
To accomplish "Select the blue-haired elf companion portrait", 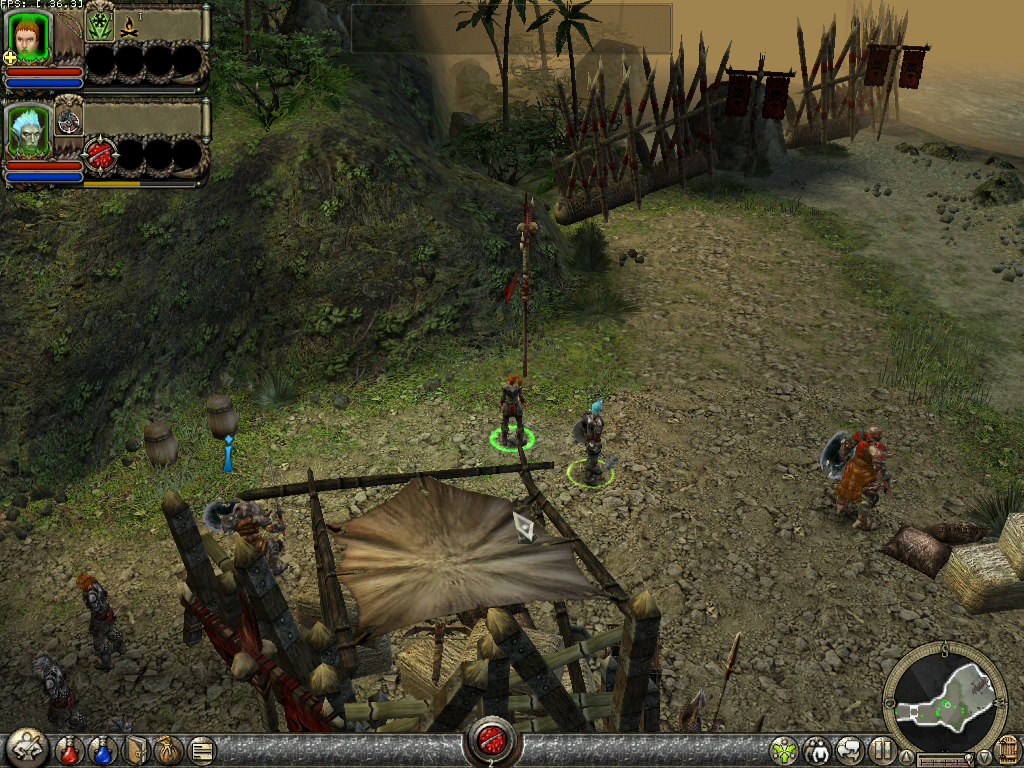I will [x=26, y=129].
